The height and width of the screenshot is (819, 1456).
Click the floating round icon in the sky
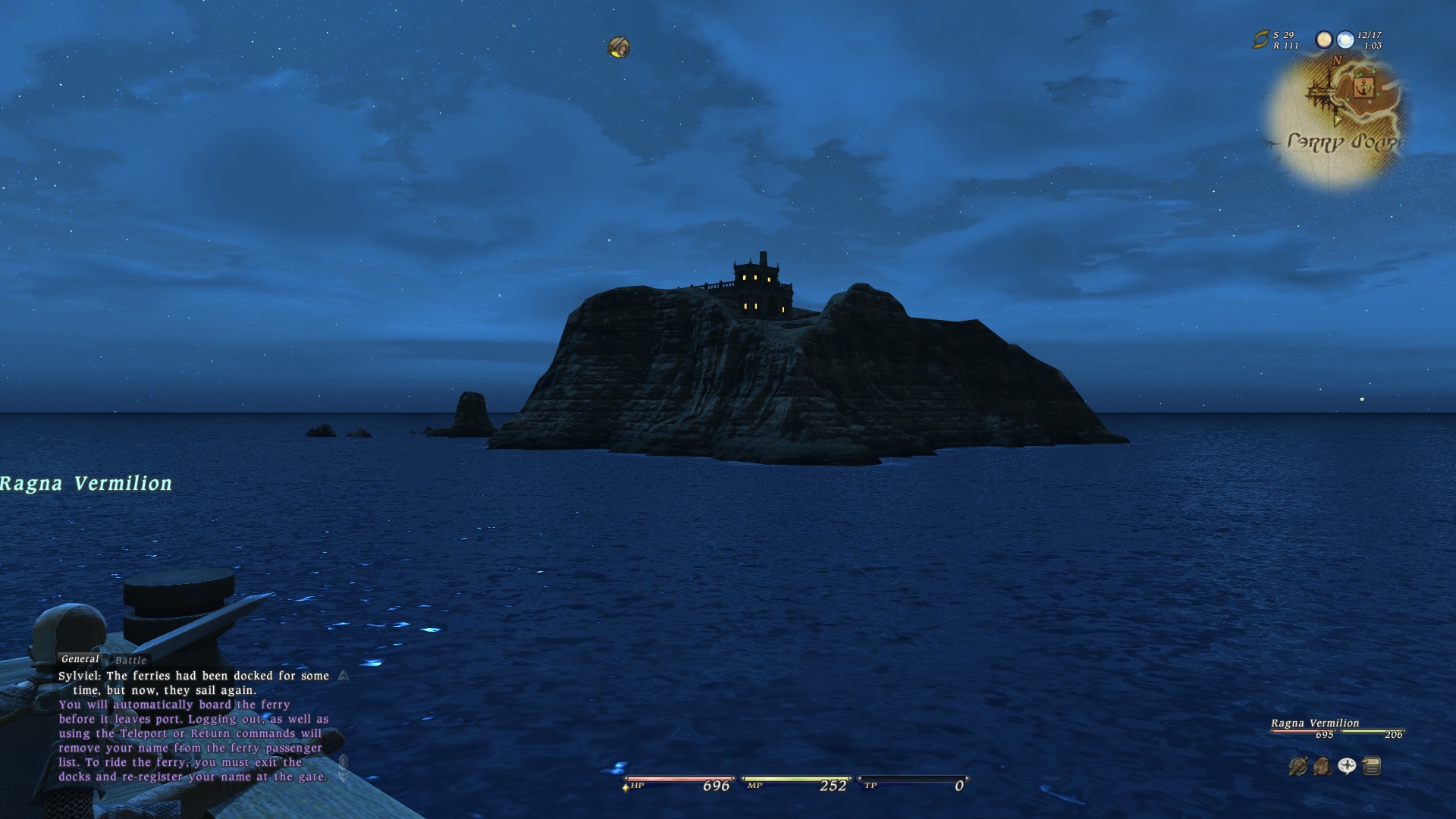click(x=619, y=48)
